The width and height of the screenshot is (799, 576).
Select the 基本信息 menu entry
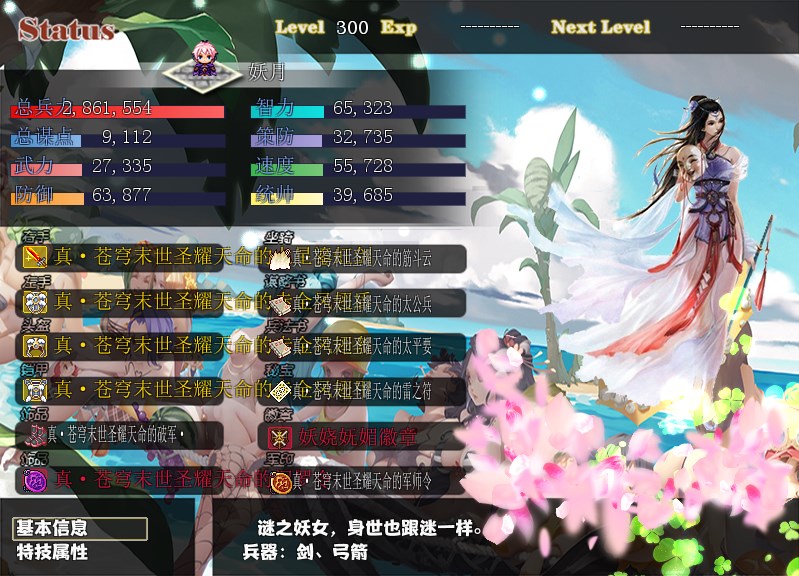tap(80, 528)
